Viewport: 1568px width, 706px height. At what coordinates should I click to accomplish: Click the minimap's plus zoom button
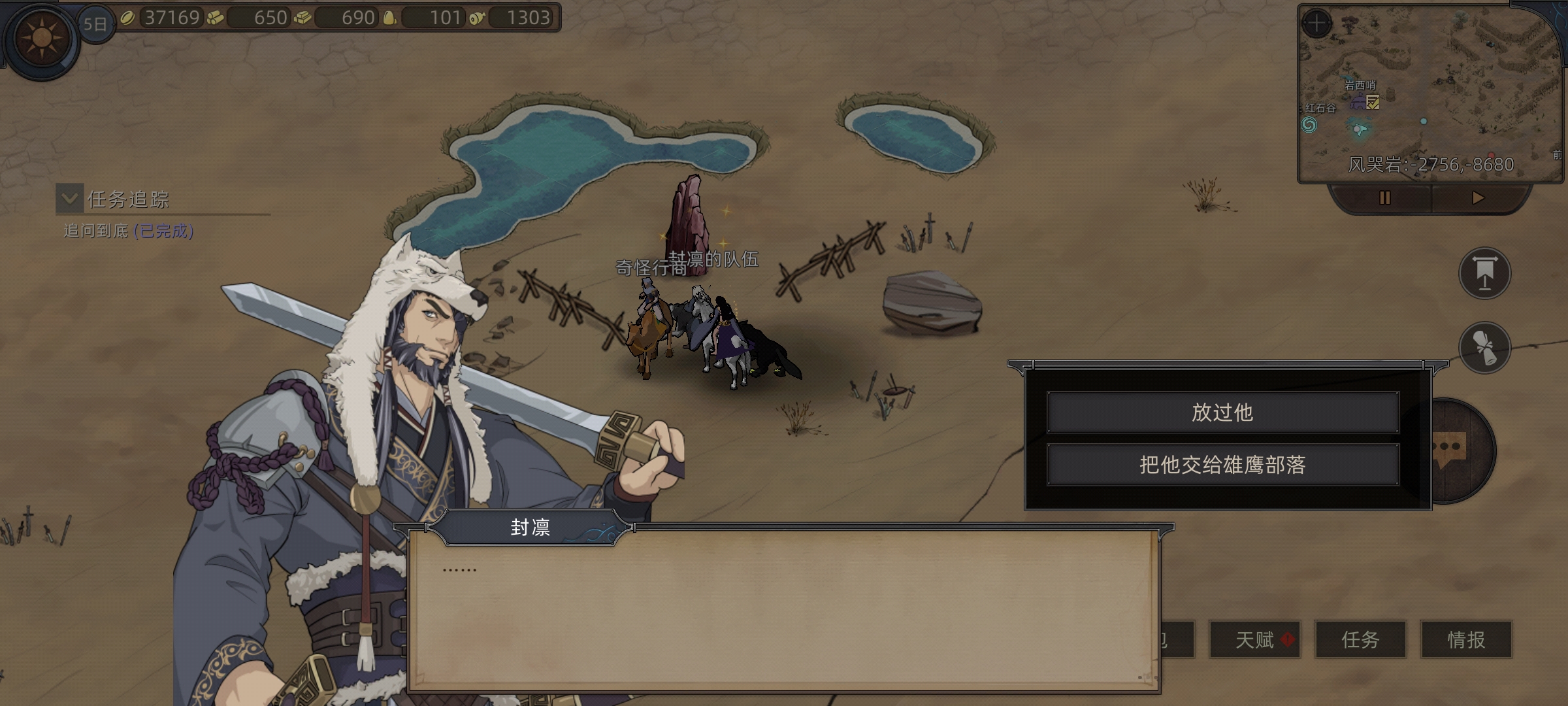1316,24
